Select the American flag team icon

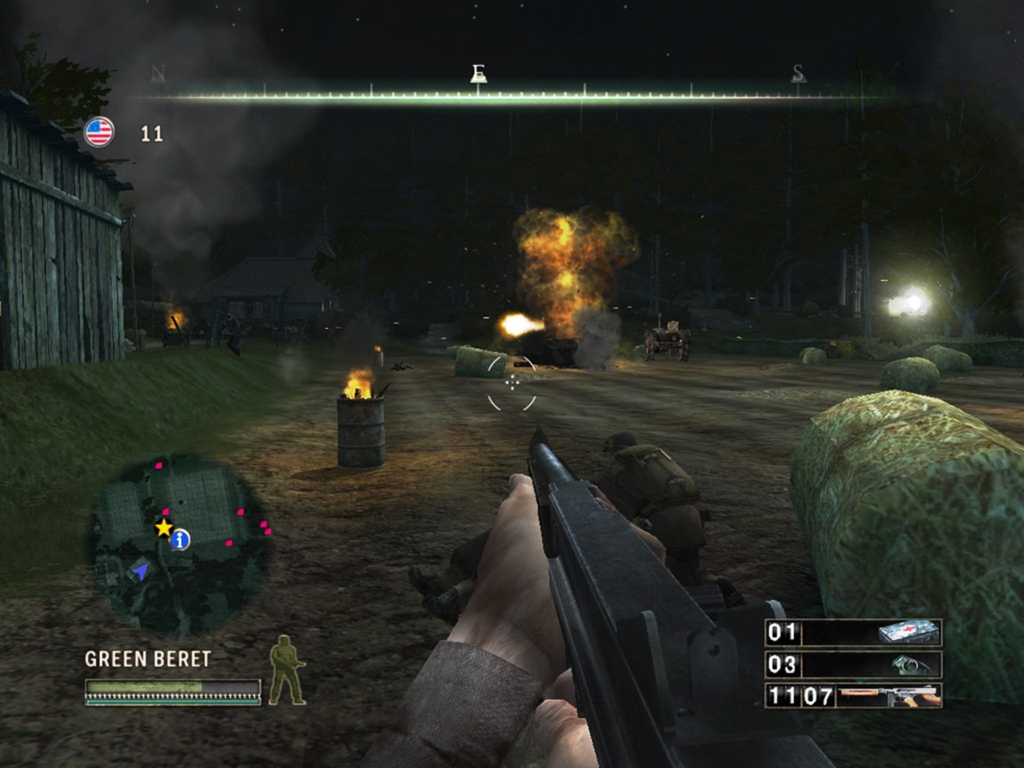[x=99, y=132]
